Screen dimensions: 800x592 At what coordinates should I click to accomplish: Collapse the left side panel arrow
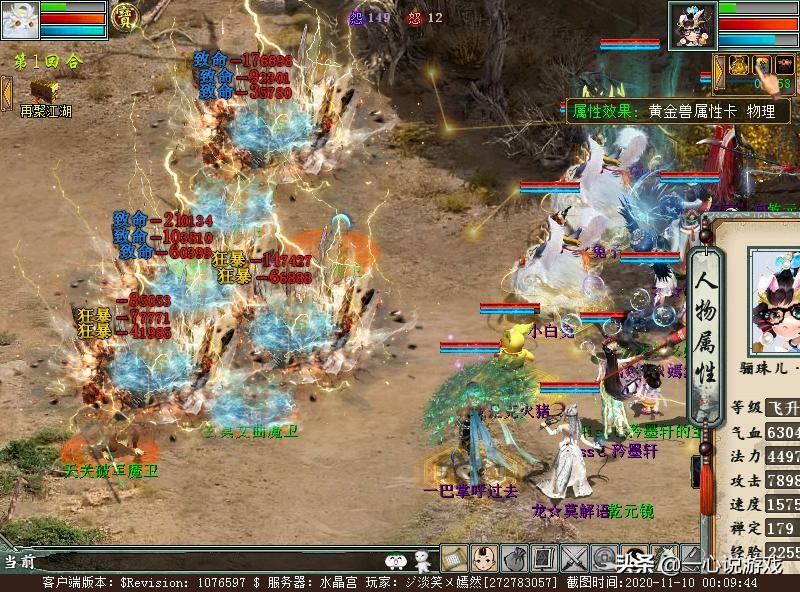tap(5, 92)
